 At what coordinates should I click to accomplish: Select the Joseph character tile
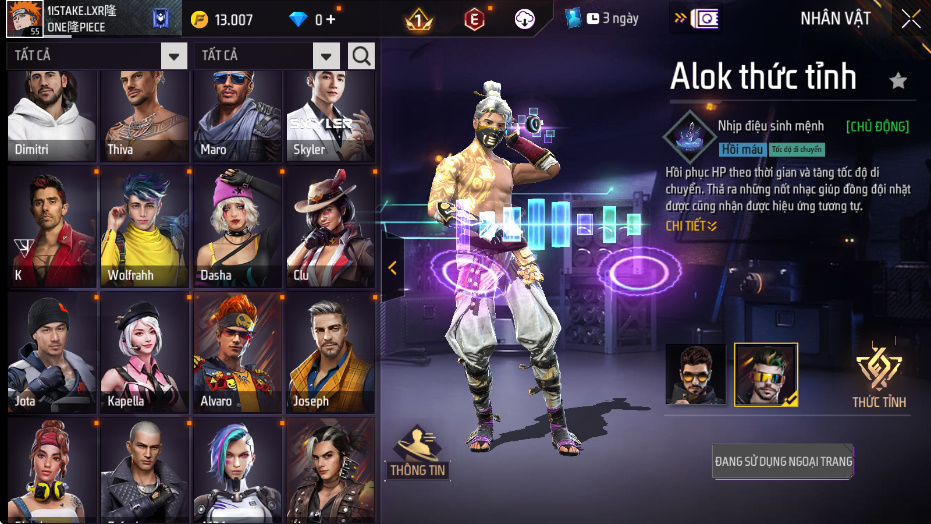[331, 354]
